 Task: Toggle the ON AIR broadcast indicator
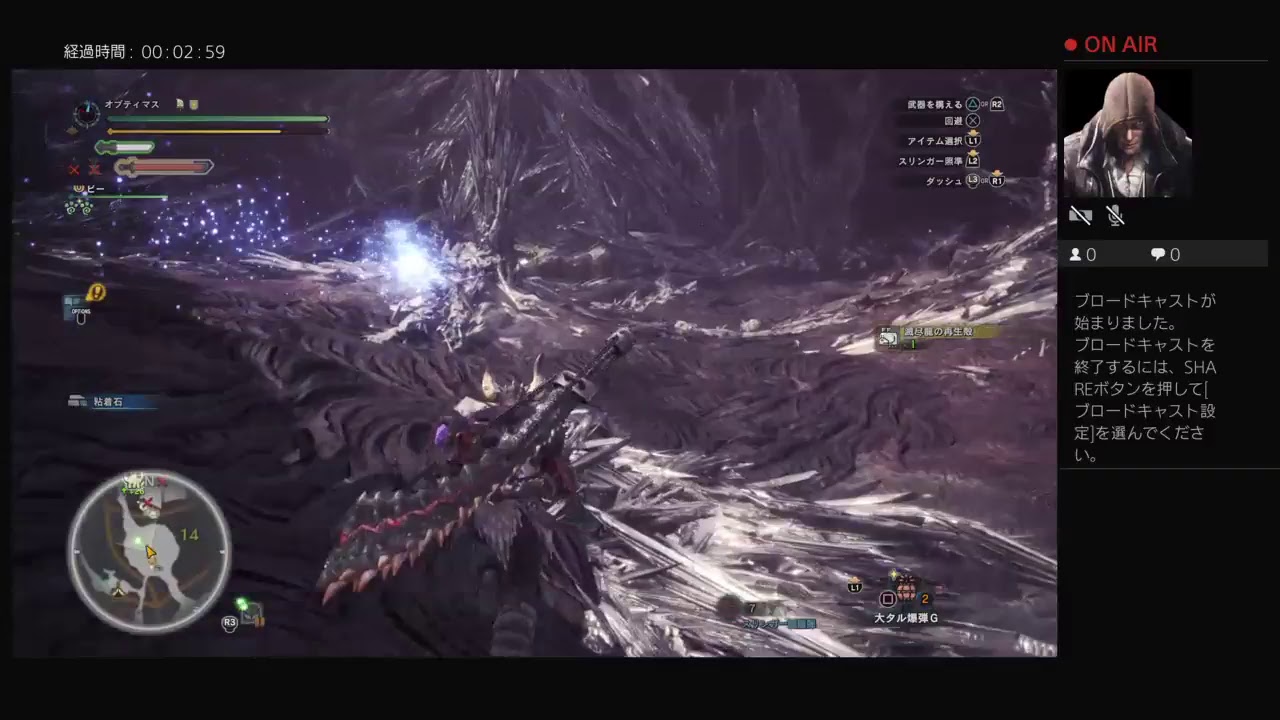1111,44
